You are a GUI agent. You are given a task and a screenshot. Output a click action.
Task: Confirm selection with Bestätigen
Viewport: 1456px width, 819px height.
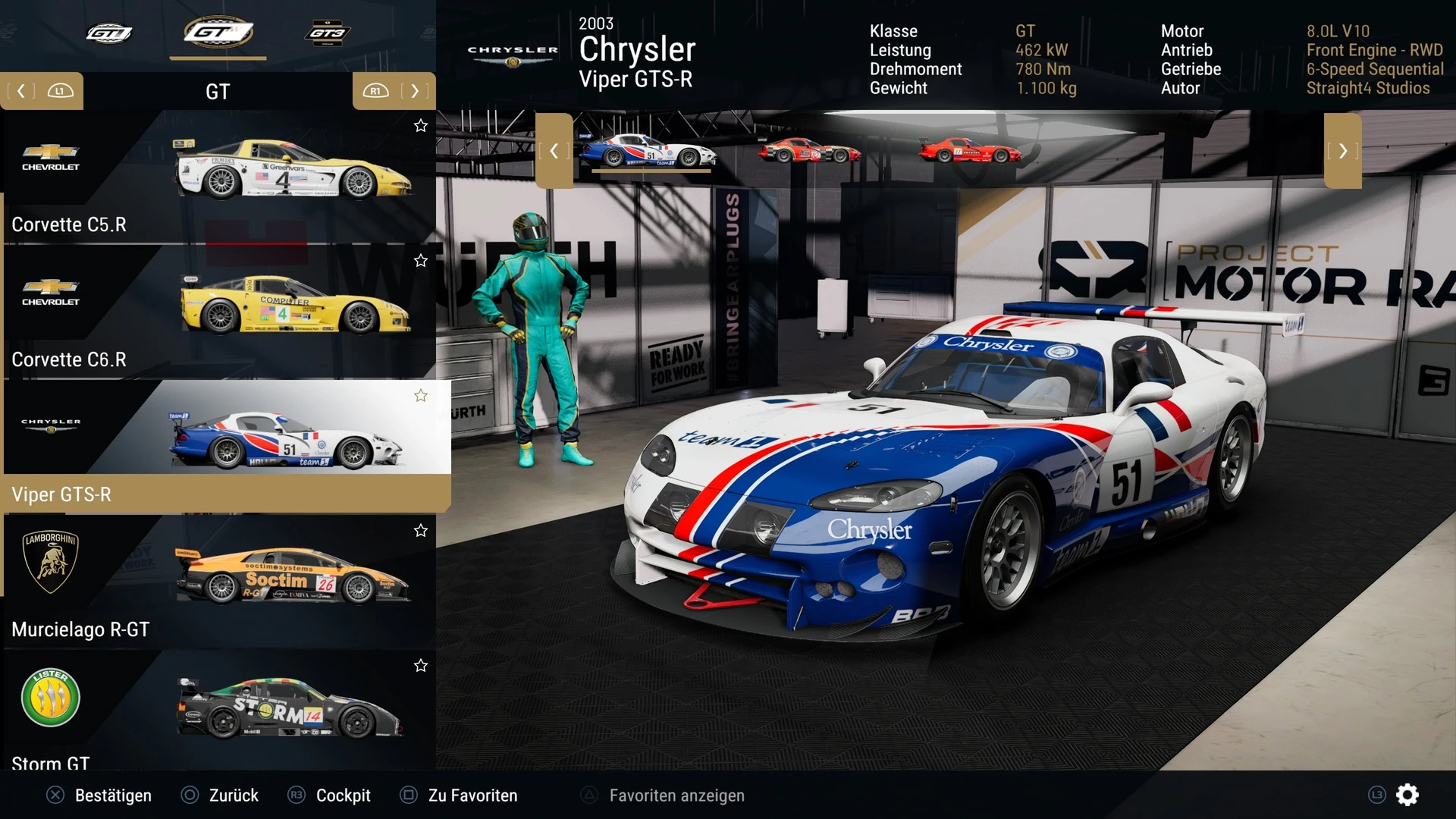pyautogui.click(x=100, y=795)
